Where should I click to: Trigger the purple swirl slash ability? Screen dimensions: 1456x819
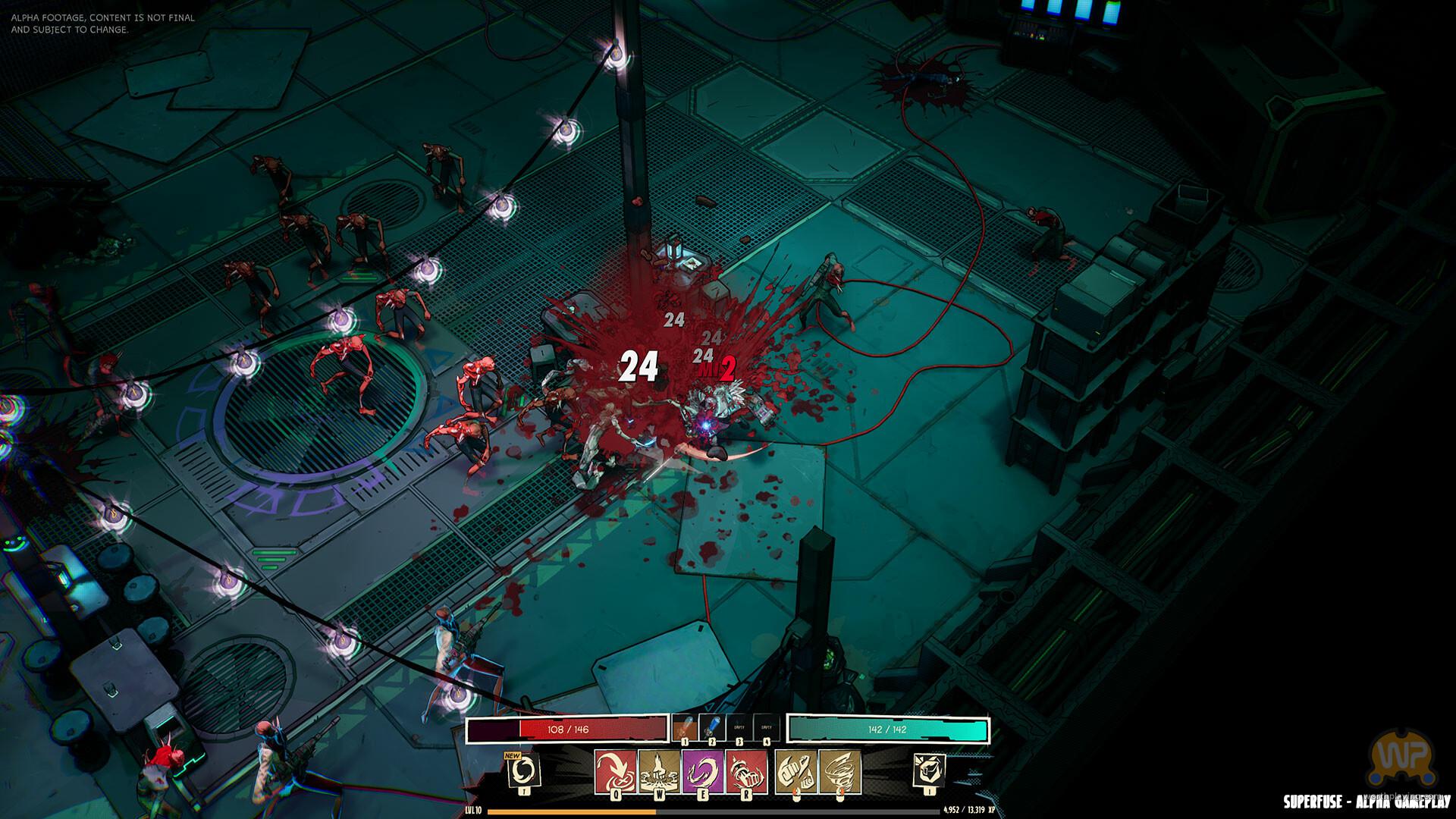pos(703,771)
